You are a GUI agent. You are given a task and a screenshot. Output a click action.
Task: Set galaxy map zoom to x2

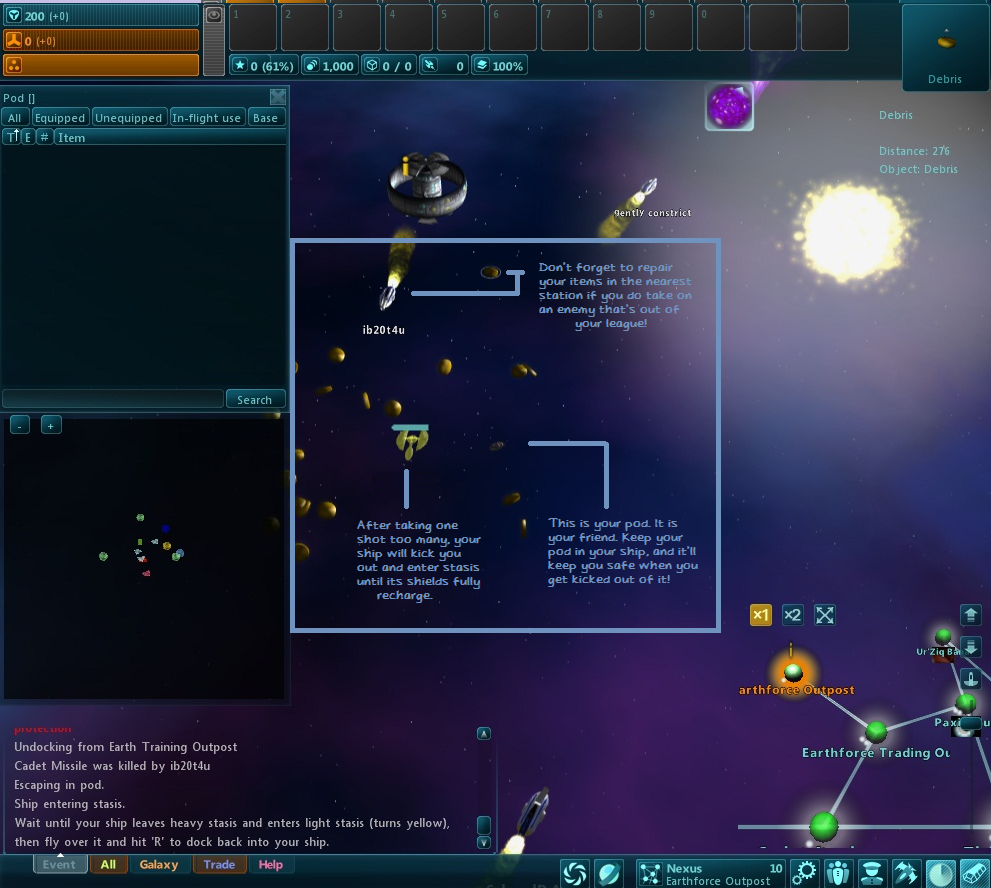pos(792,615)
